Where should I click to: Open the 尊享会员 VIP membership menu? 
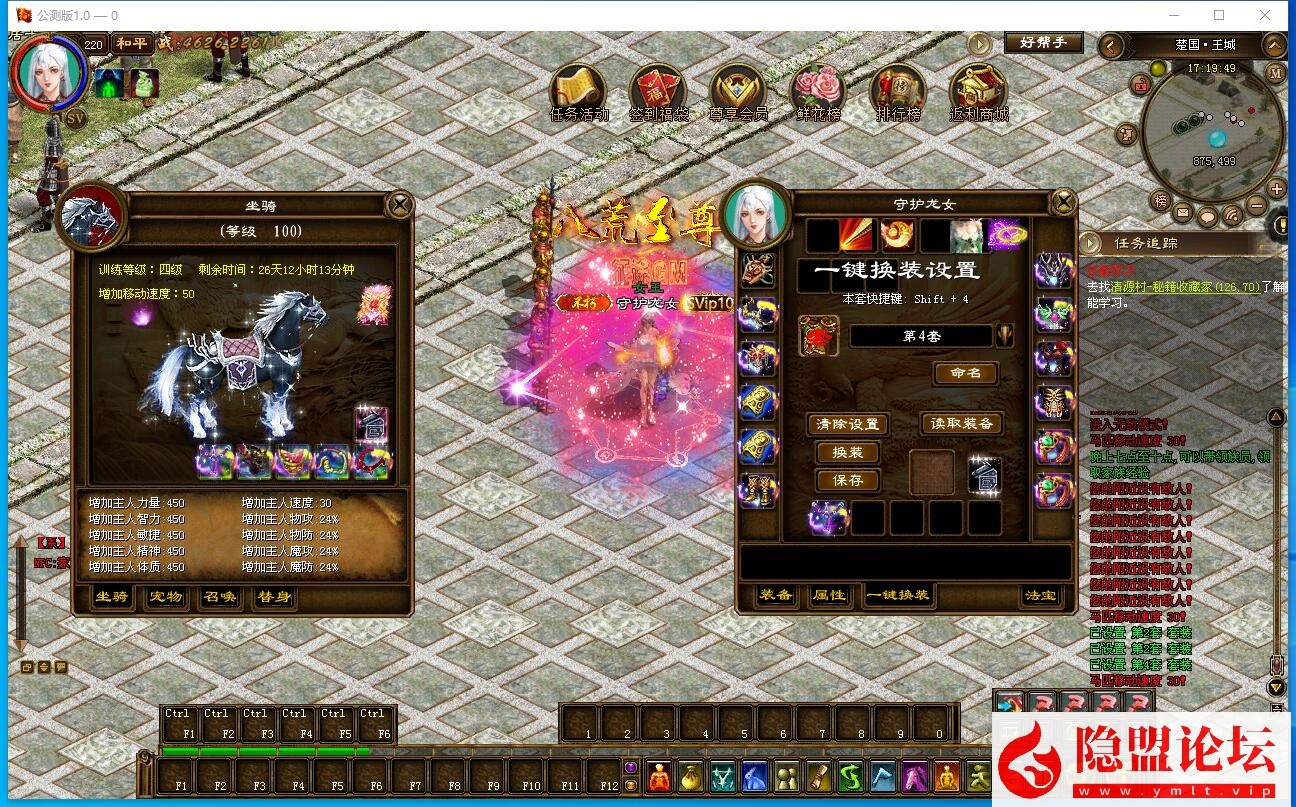pyautogui.click(x=738, y=91)
